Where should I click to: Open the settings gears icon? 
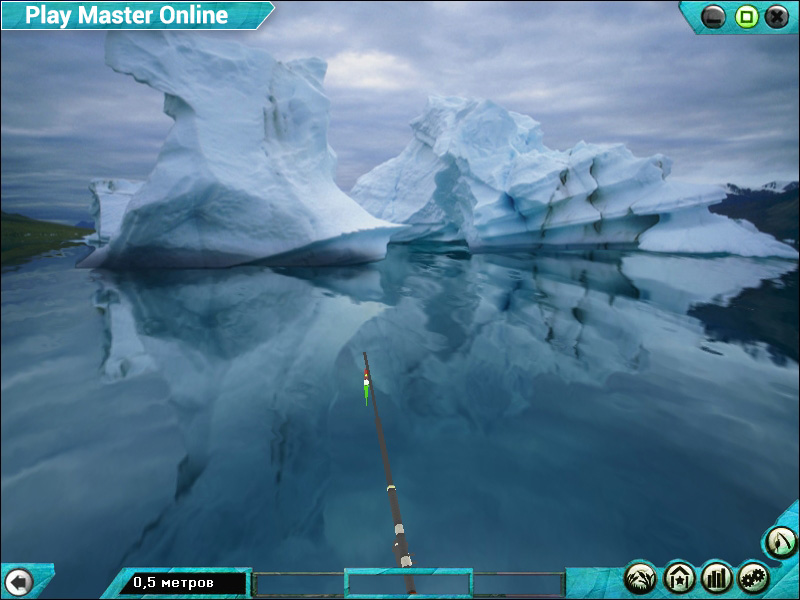coord(753,577)
